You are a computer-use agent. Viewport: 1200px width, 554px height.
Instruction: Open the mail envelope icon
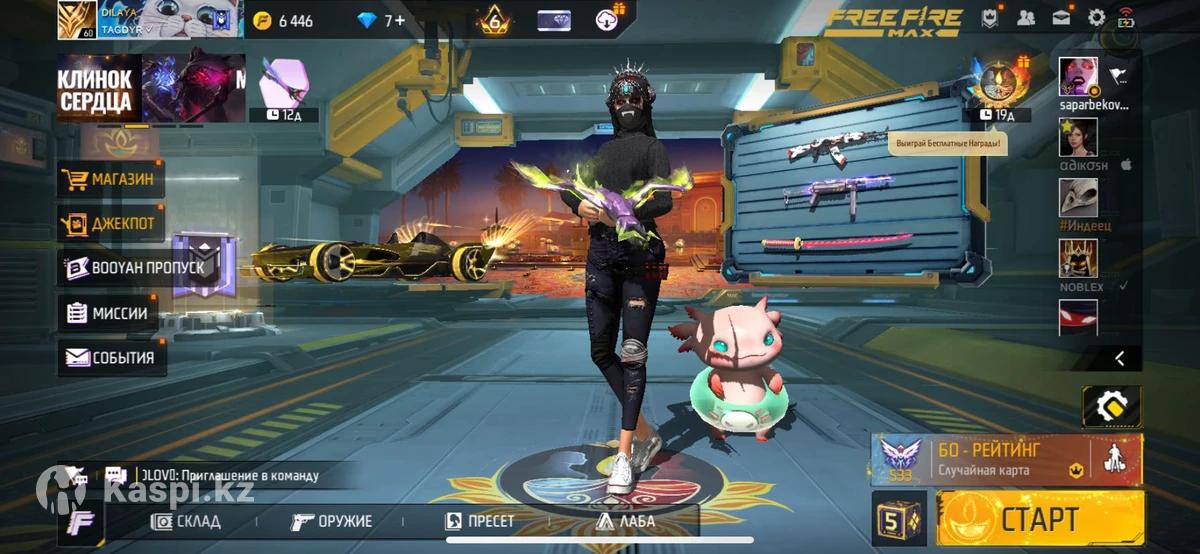point(1061,17)
